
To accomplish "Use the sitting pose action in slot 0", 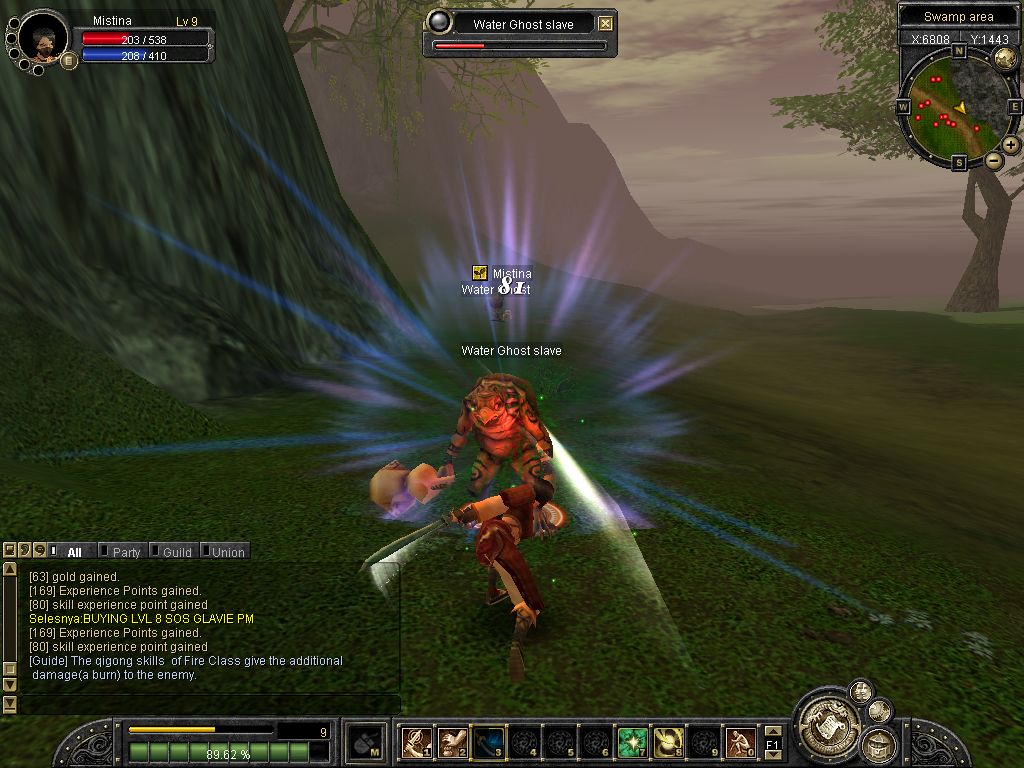I will [x=739, y=742].
